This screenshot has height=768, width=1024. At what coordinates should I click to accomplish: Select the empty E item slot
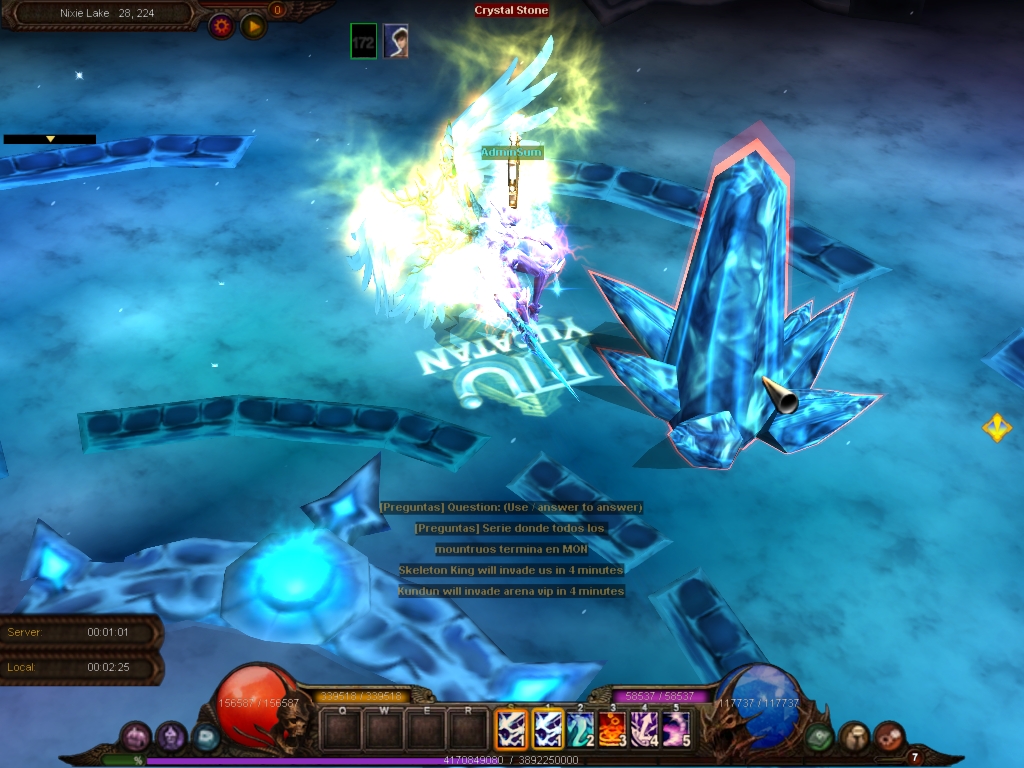[425, 731]
